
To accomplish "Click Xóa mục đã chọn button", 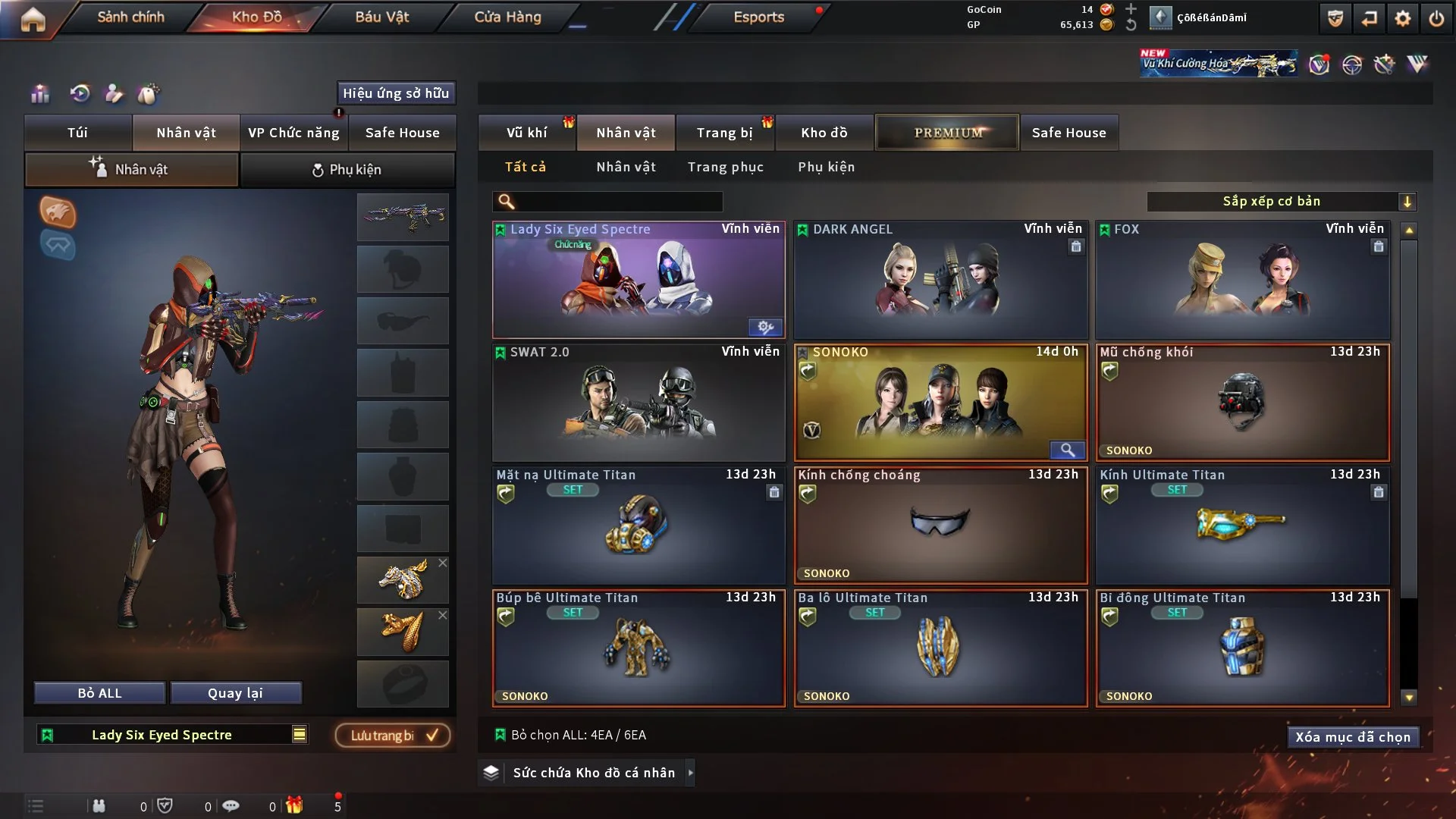I will (1352, 737).
